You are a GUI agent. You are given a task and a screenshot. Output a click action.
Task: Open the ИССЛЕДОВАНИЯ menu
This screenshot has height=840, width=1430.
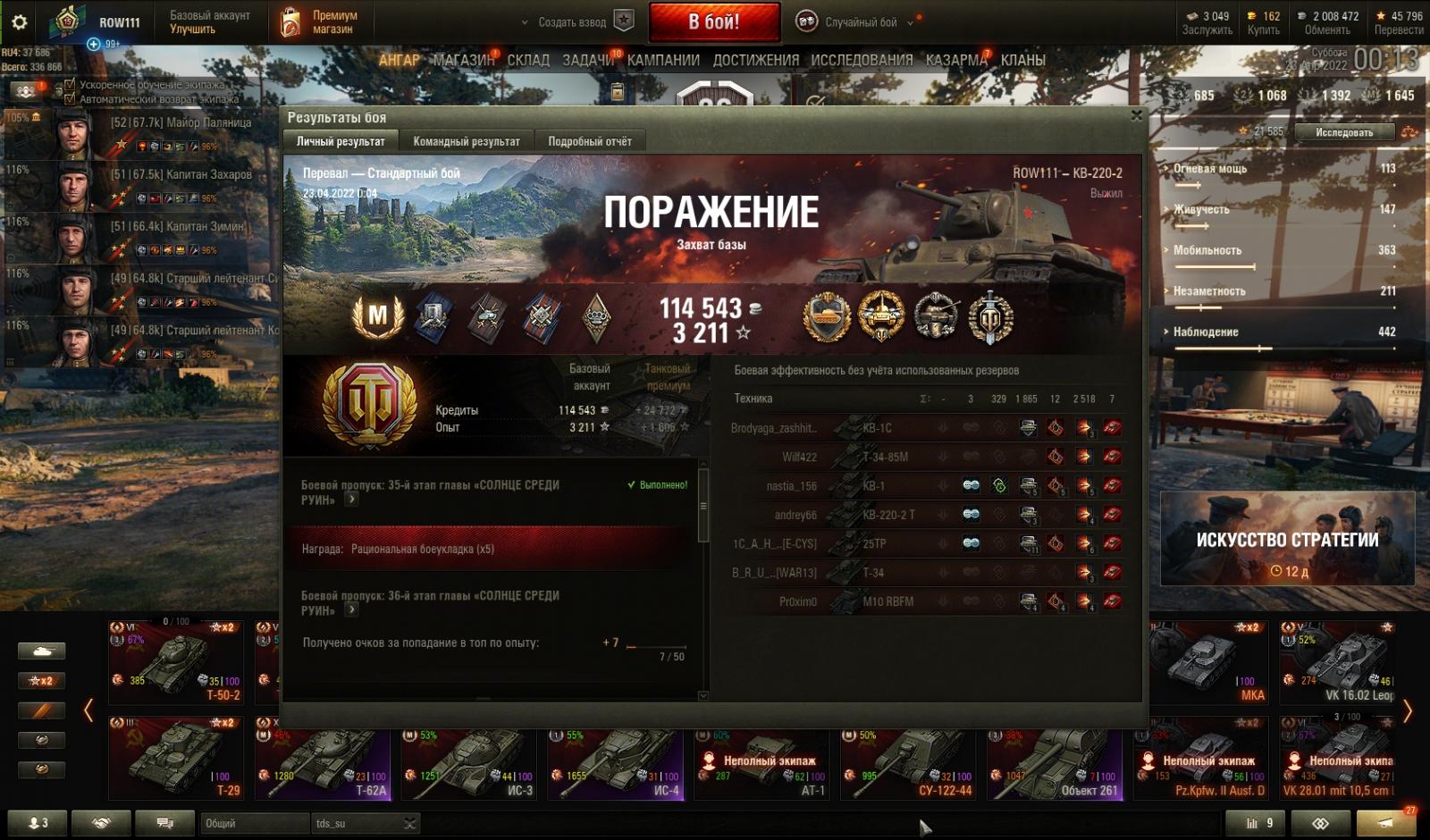point(862,60)
